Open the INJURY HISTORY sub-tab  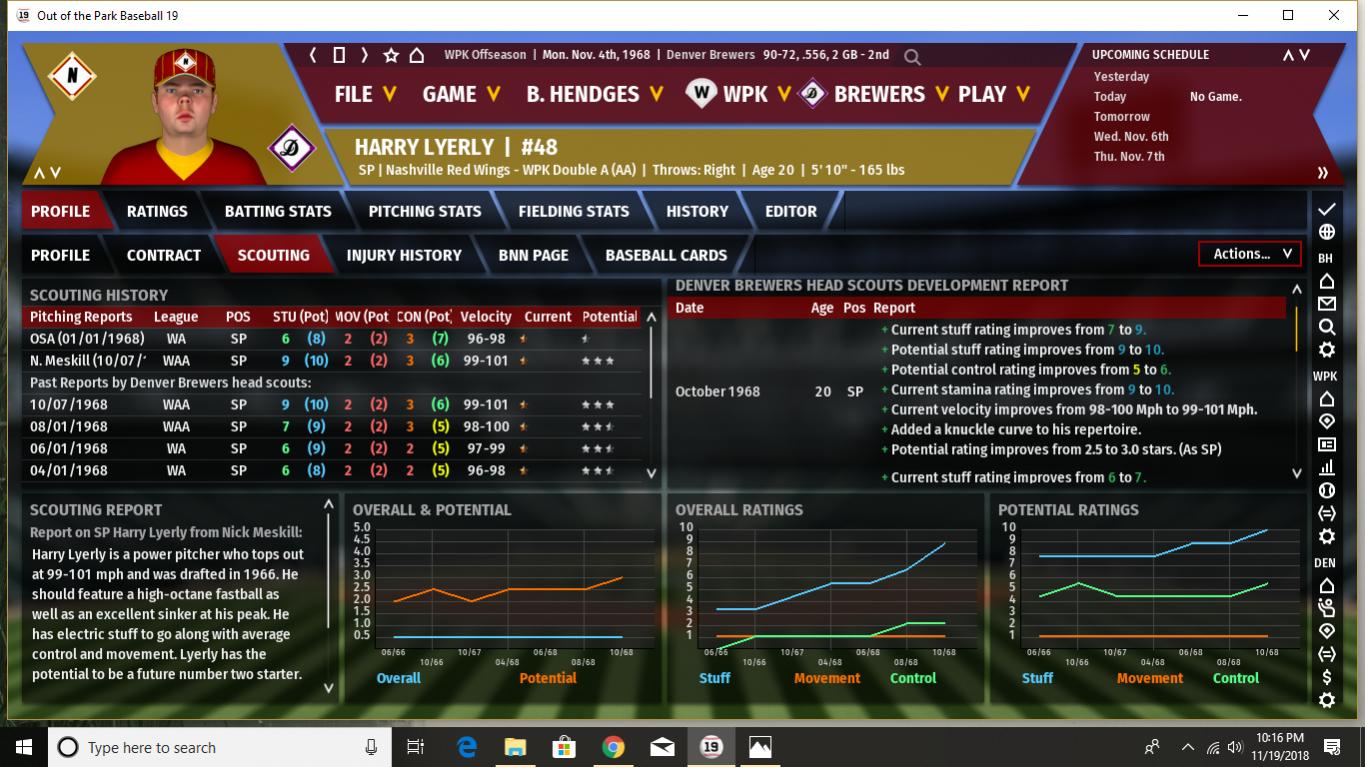(x=404, y=255)
